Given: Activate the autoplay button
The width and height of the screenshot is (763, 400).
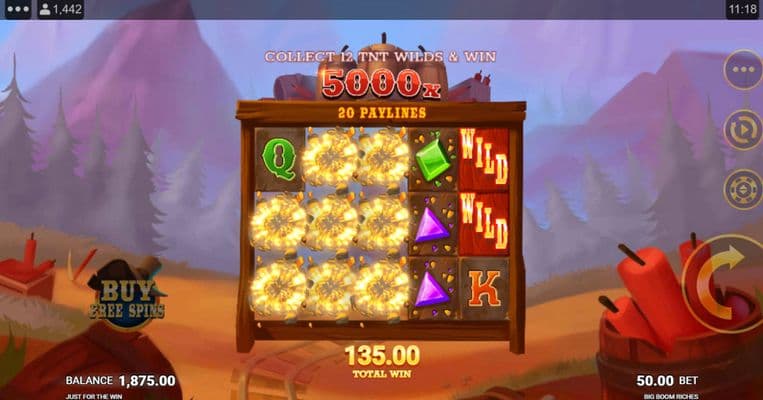Looking at the screenshot, I should [x=742, y=129].
